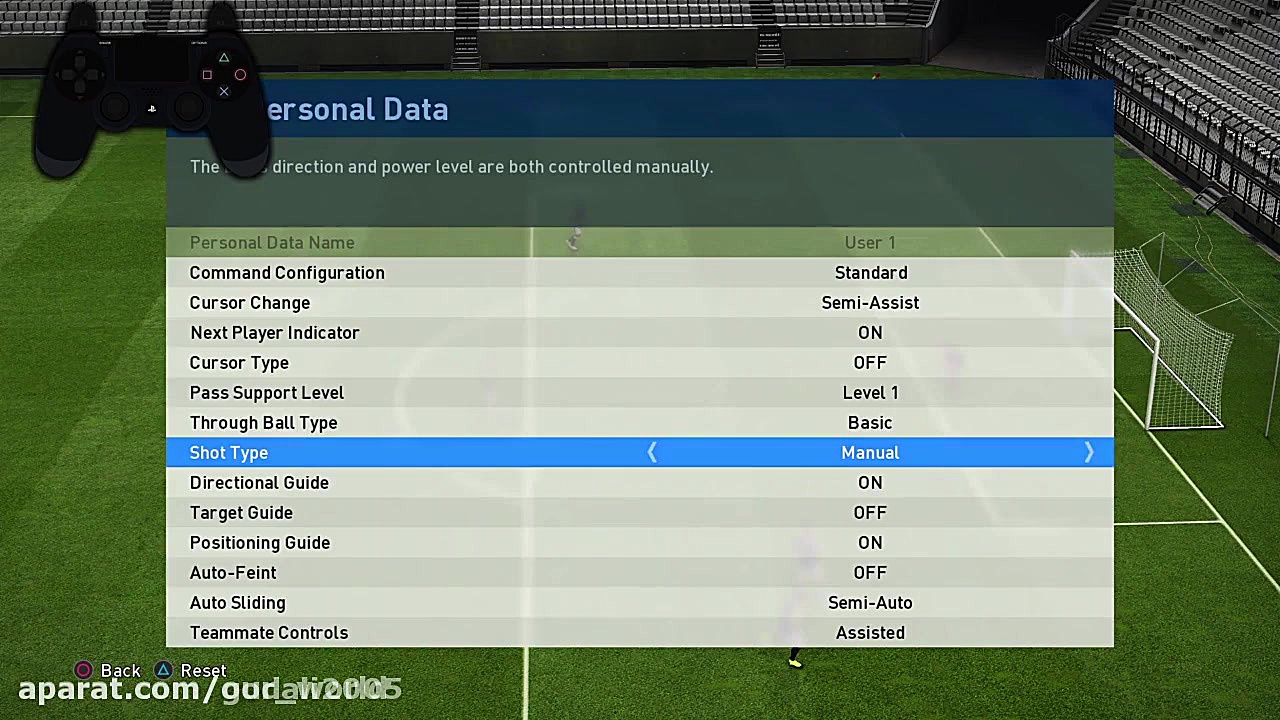The image size is (1280, 720).
Task: Click the right arrow on Shot Type
Action: click(1089, 452)
